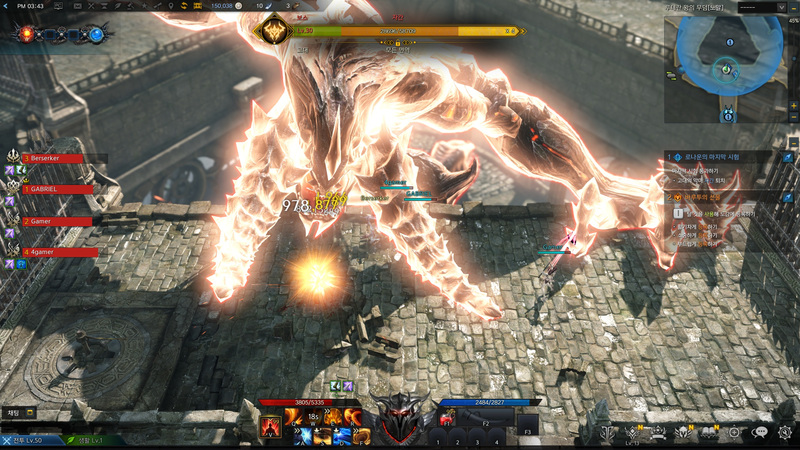
Task: Open the speech bubble social menu
Action: point(760,433)
